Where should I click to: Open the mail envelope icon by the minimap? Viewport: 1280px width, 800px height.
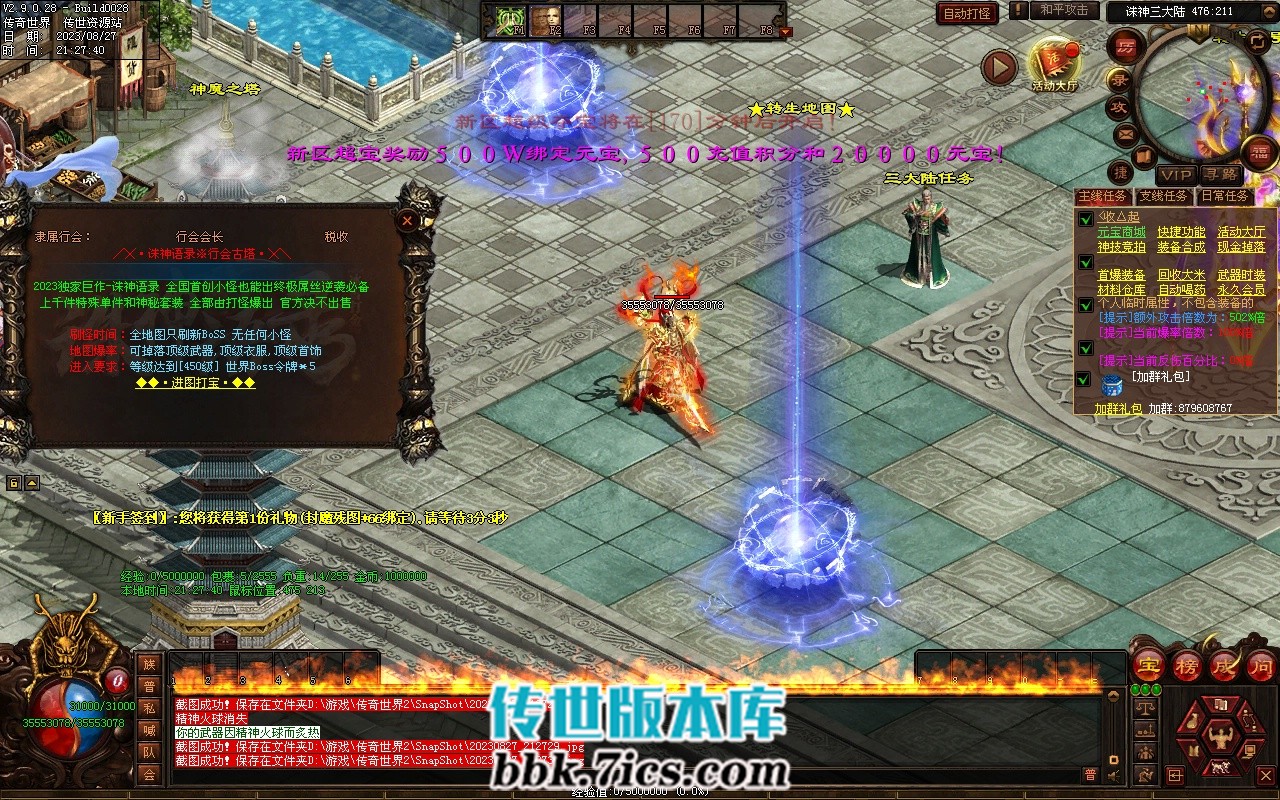tap(1126, 133)
